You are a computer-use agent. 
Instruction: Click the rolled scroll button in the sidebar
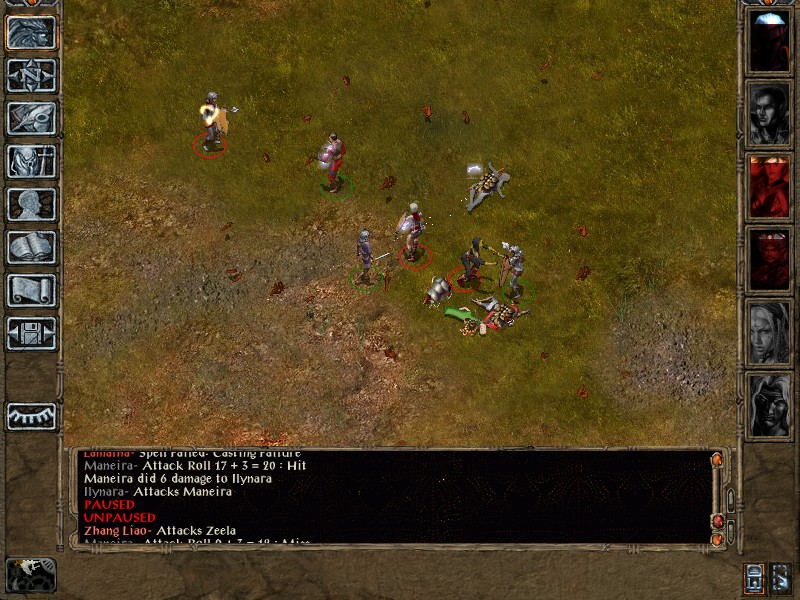[31, 290]
